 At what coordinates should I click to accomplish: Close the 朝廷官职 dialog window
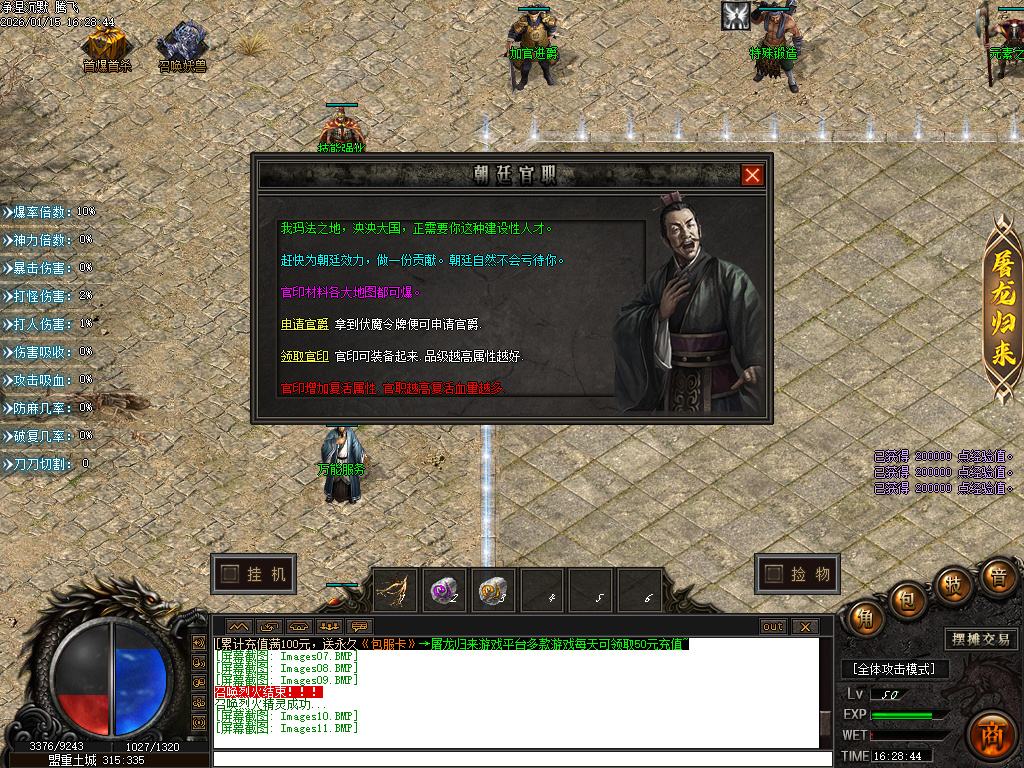752,175
